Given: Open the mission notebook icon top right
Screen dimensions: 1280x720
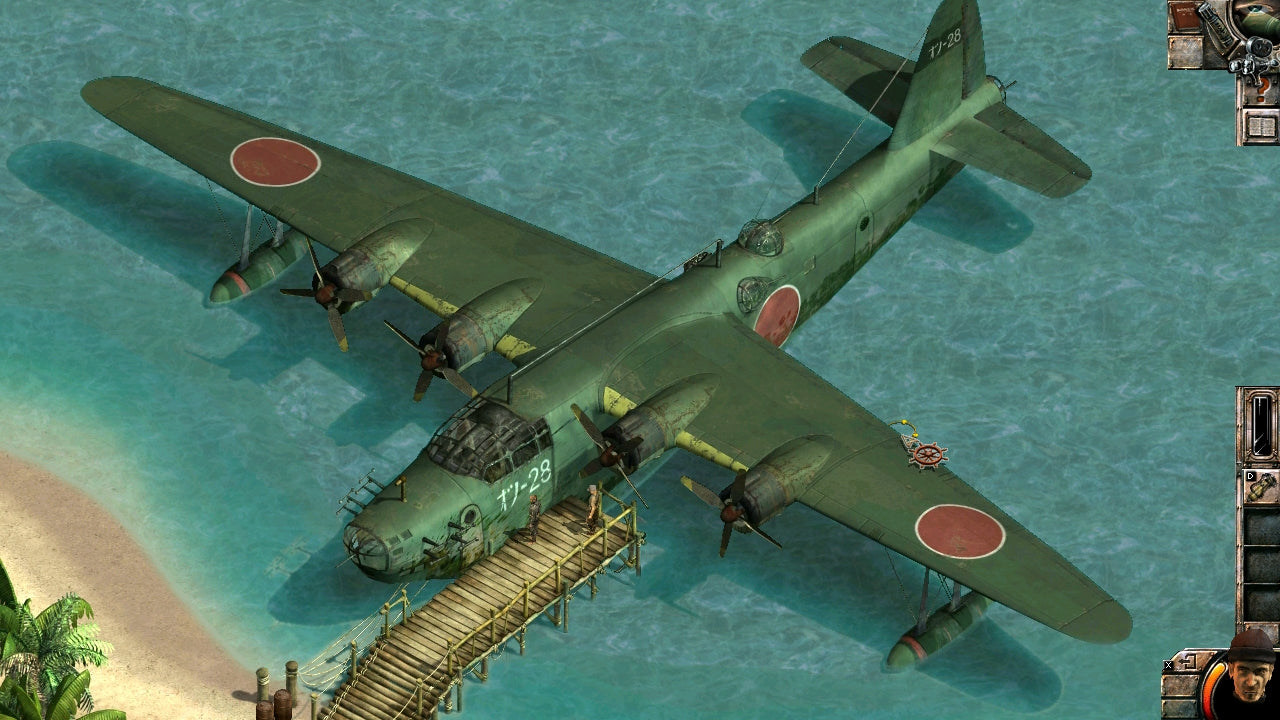Looking at the screenshot, I should pos(1261,127).
